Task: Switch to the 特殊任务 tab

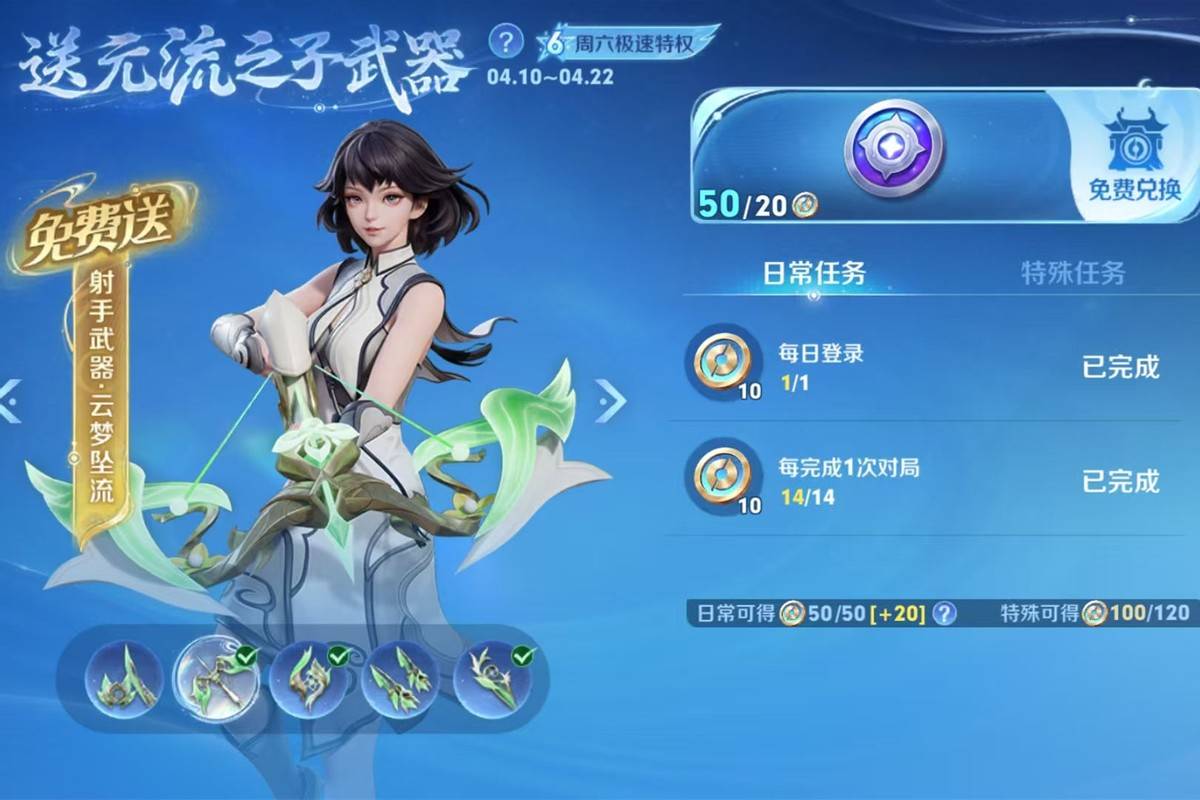Action: (x=1072, y=273)
